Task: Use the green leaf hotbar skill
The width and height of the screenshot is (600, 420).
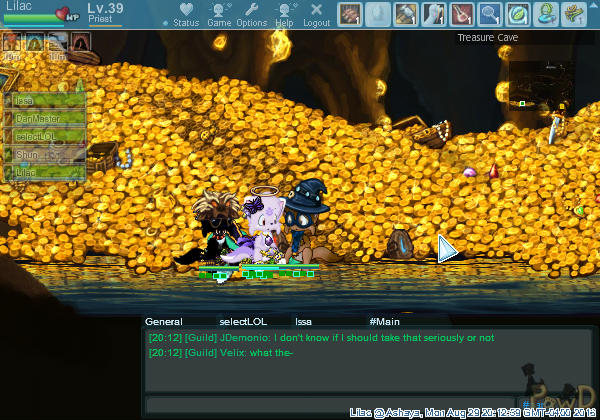Action: tap(517, 14)
